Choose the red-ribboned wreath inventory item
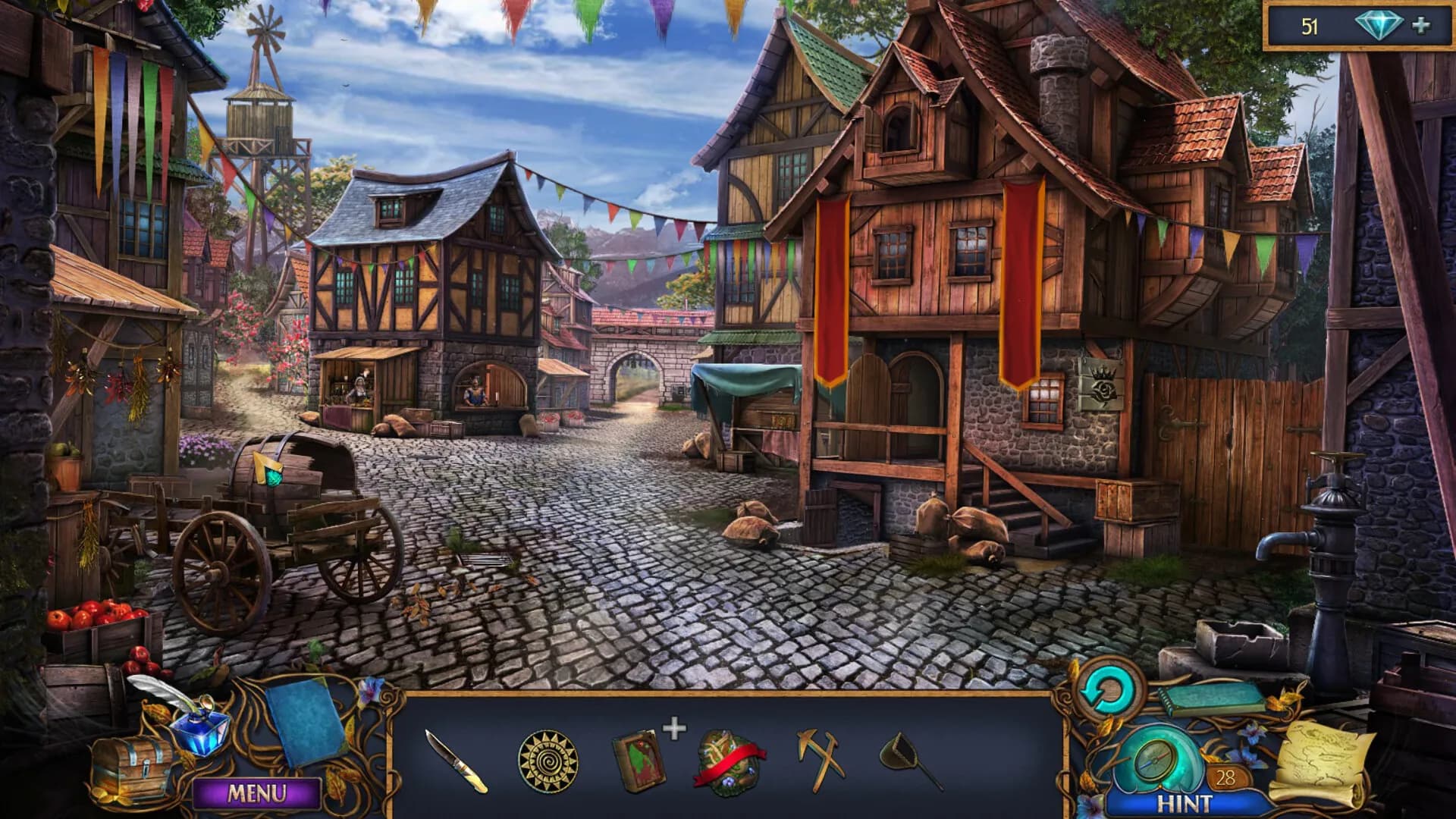The height and width of the screenshot is (819, 1456). click(x=728, y=762)
